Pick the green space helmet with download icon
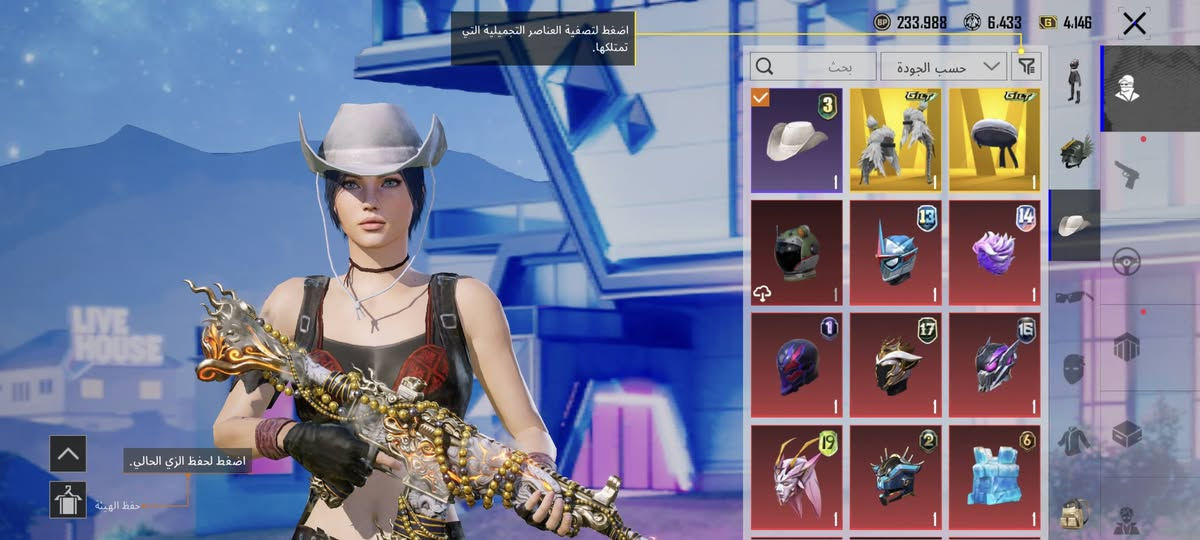This screenshot has width=1200, height=540. click(x=796, y=252)
